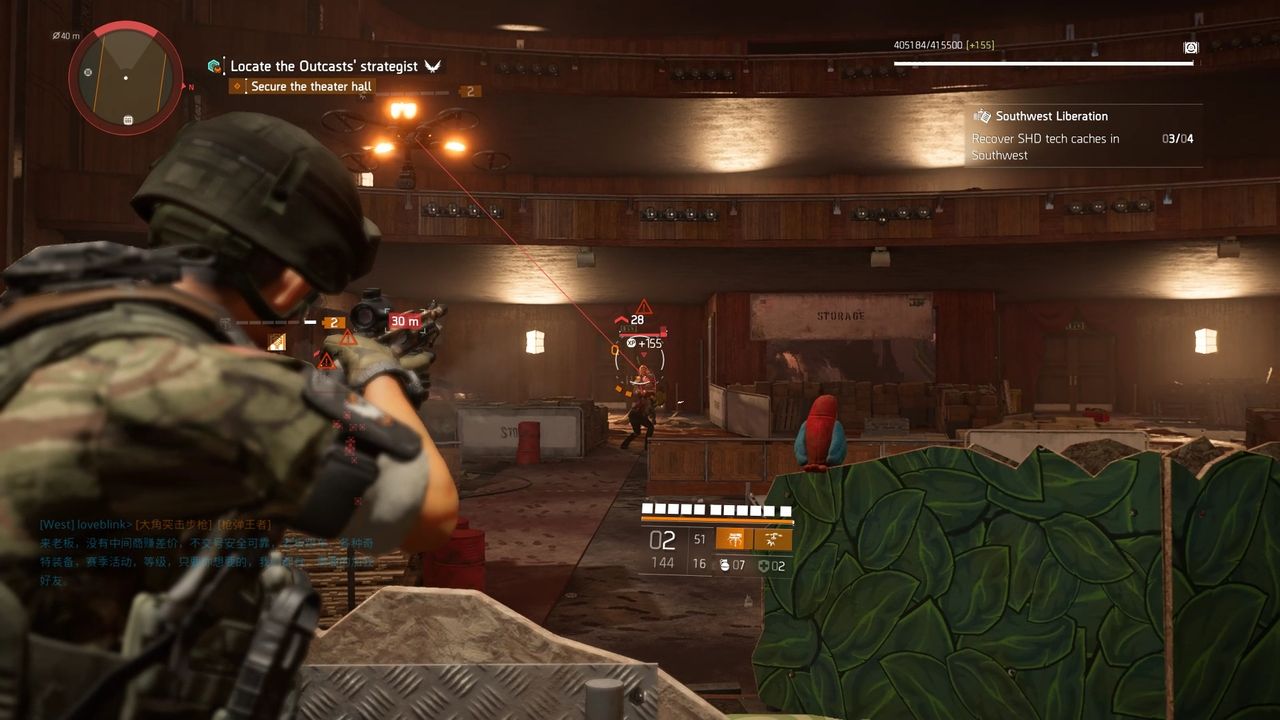Click the Secure the theater hall objective
Screen dimensions: 1280x720
coord(310,87)
